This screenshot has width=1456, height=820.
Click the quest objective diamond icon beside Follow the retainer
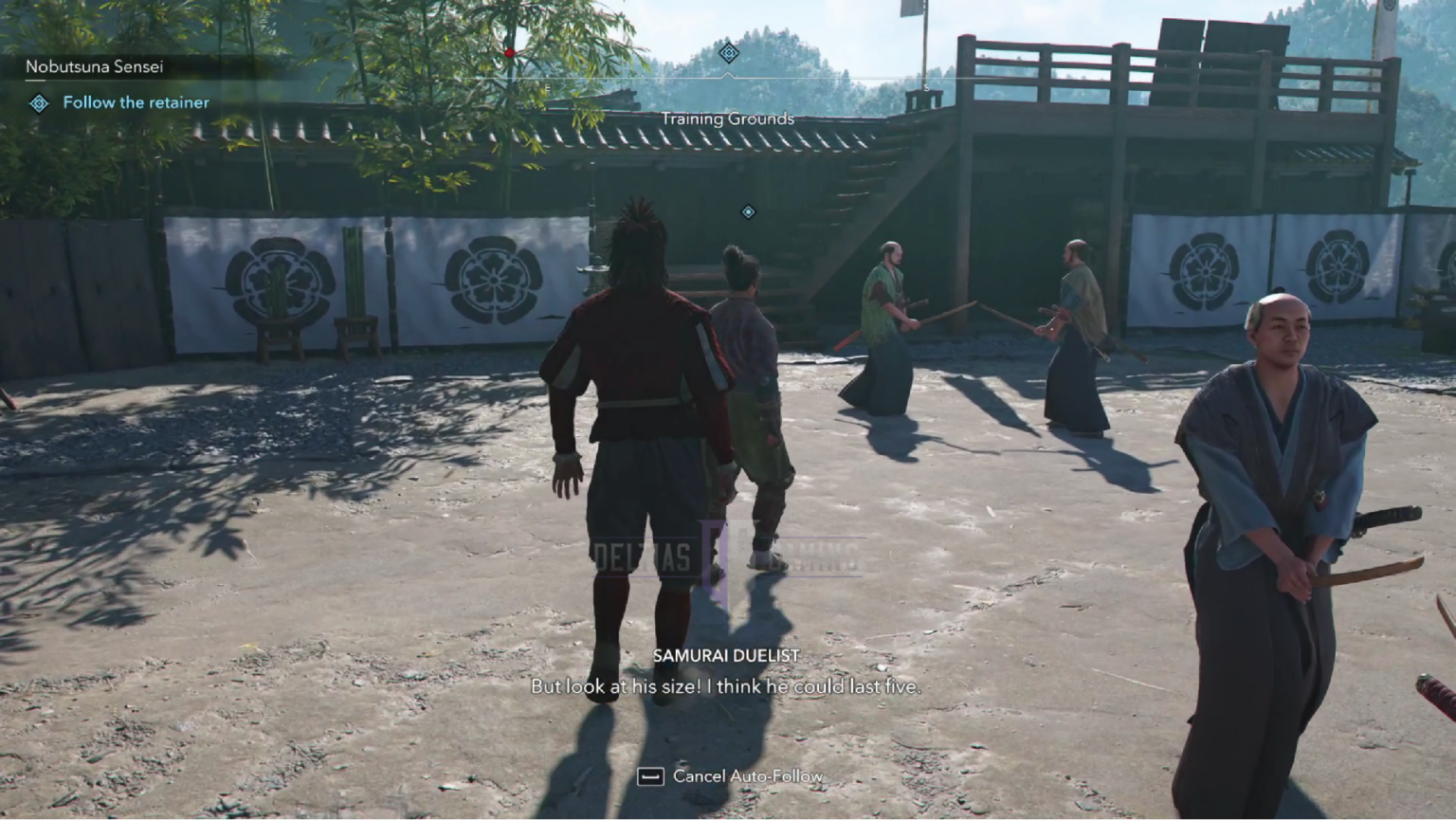point(38,102)
